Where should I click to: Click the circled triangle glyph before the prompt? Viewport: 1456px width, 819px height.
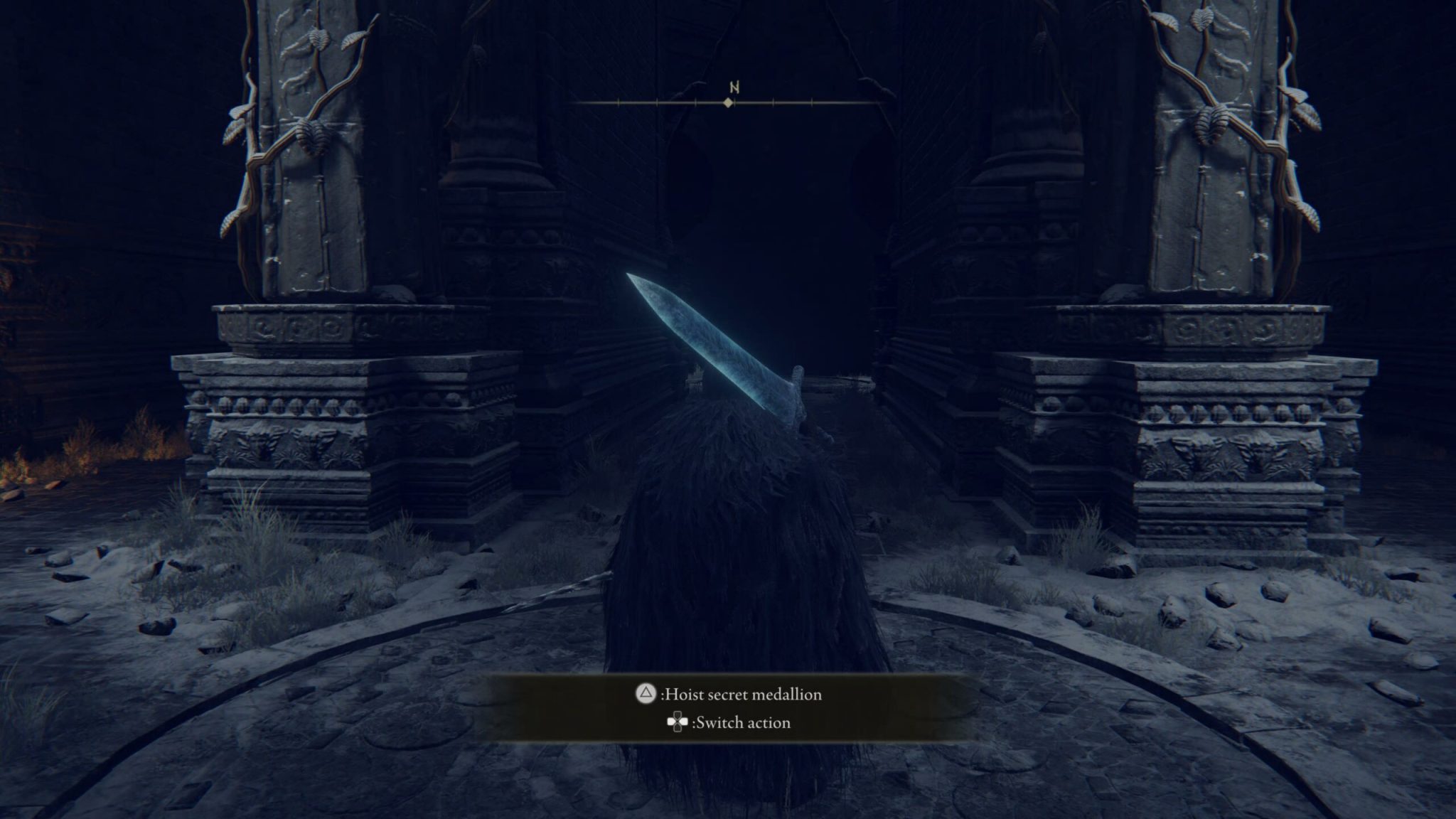(x=645, y=694)
